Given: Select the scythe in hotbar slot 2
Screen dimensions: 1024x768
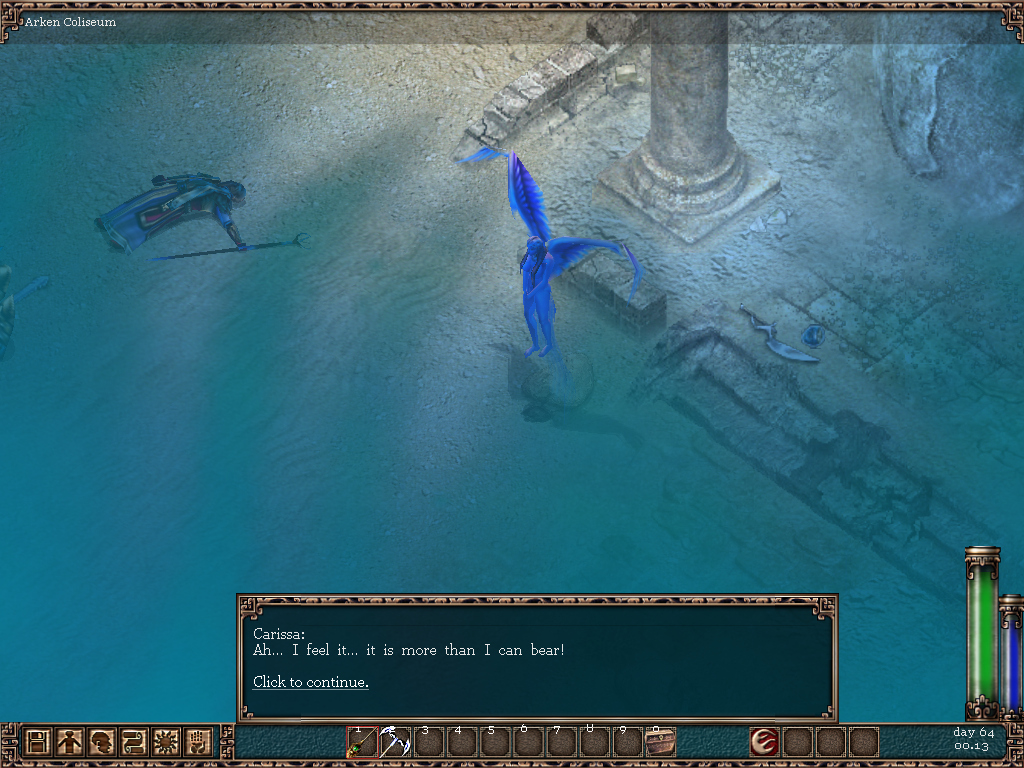Looking at the screenshot, I should pos(395,742).
